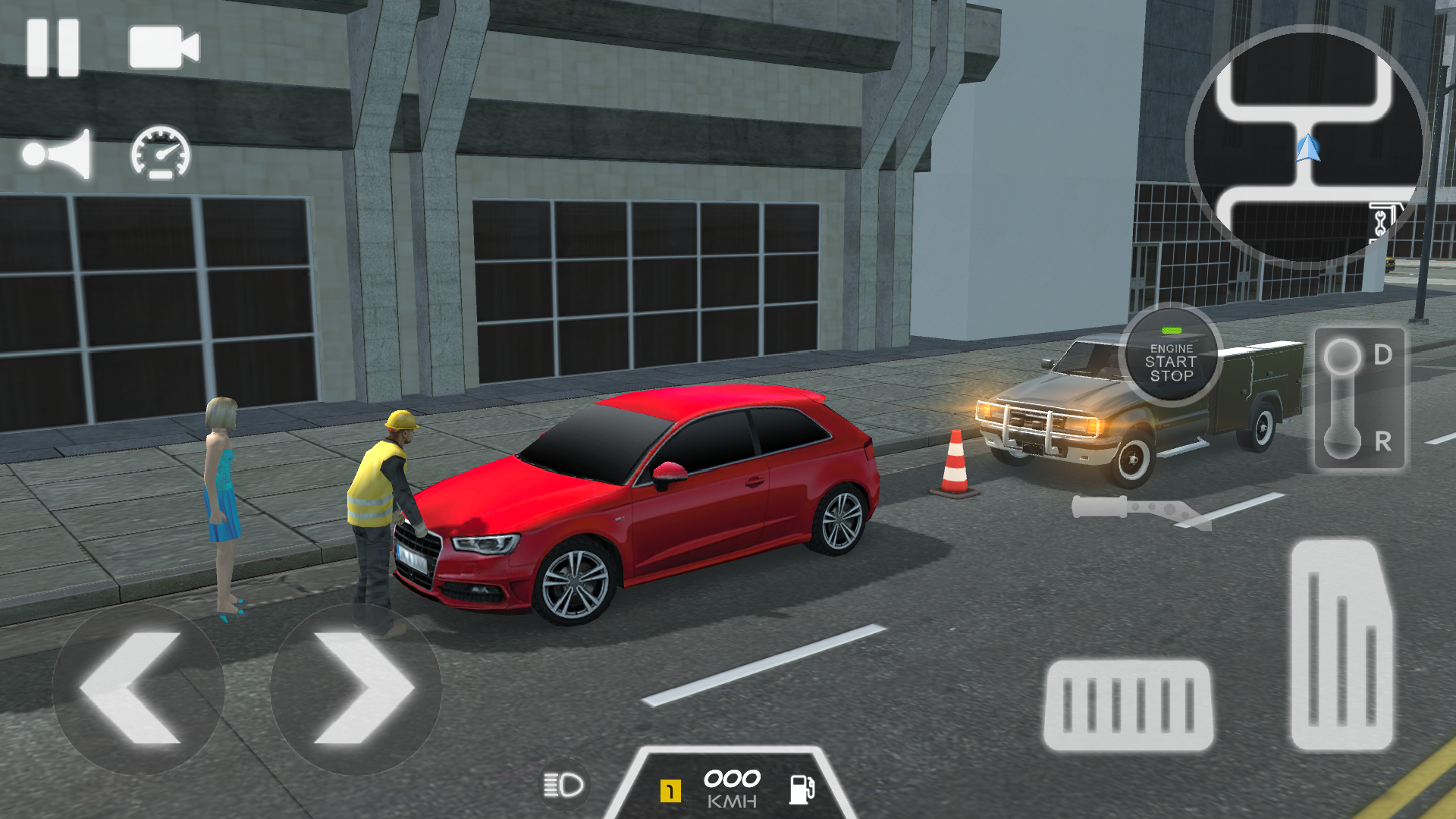Open the speedometer gauge display
Viewport: 1456px width, 819px height.
[159, 154]
